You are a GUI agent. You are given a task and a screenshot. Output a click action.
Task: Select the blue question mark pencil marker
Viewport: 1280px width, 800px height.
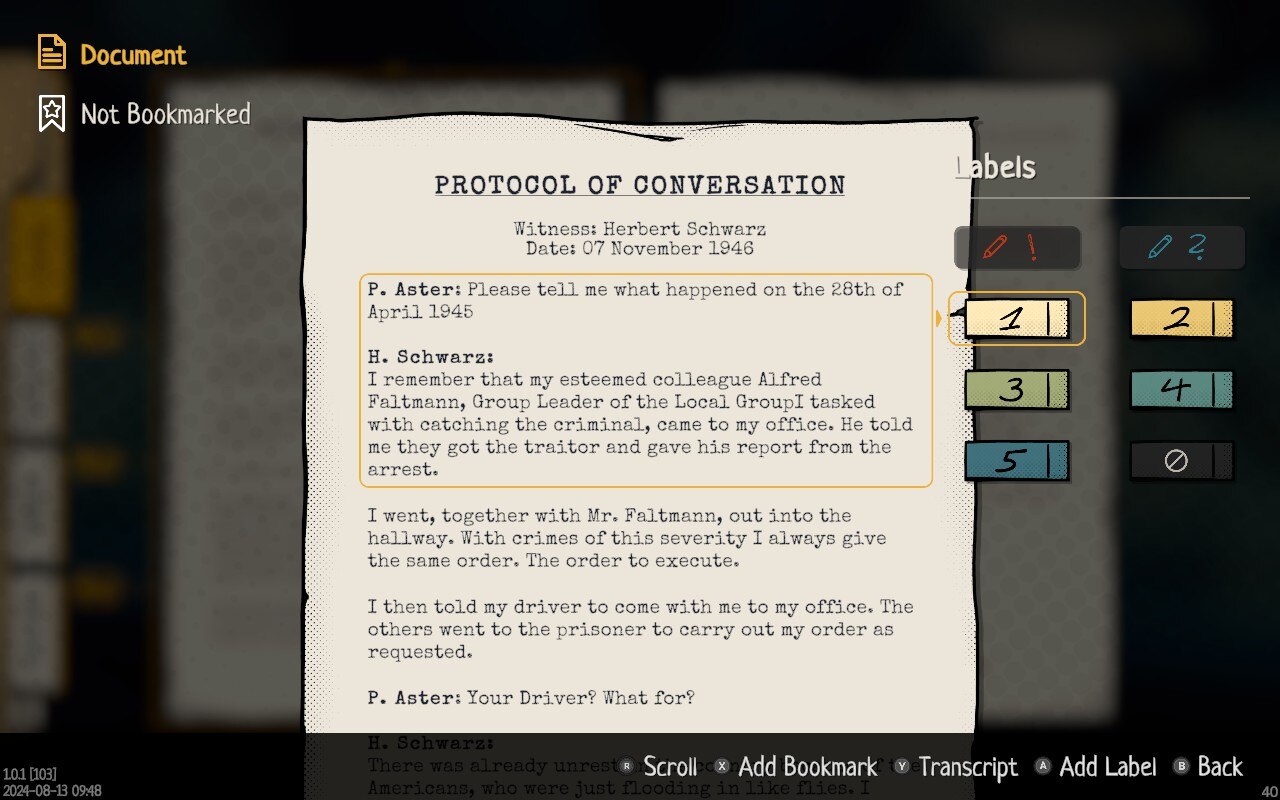point(1181,247)
